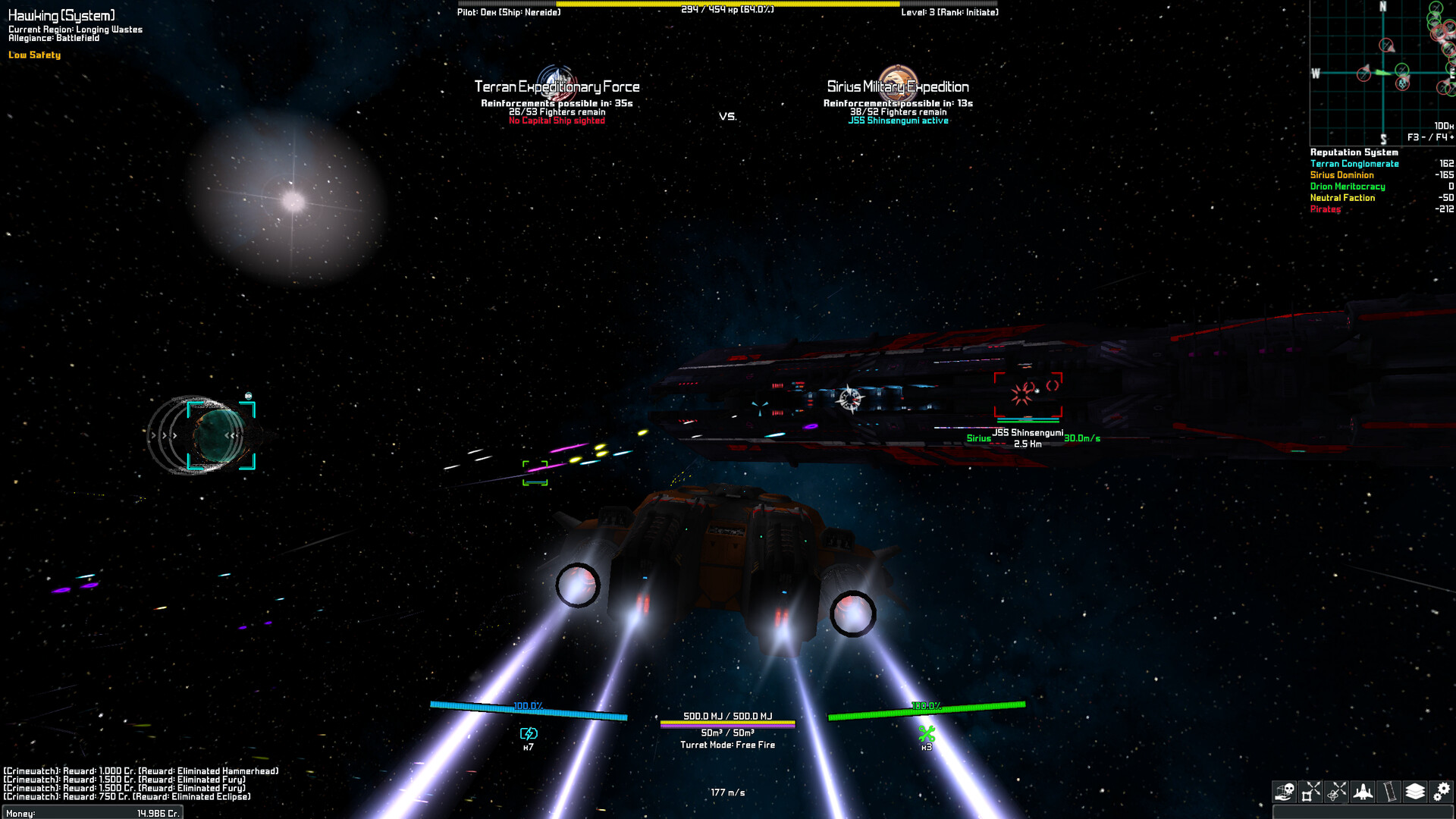1456x819 pixels.
Task: Expand the Sirius Military Expedition details
Action: pyautogui.click(x=899, y=87)
